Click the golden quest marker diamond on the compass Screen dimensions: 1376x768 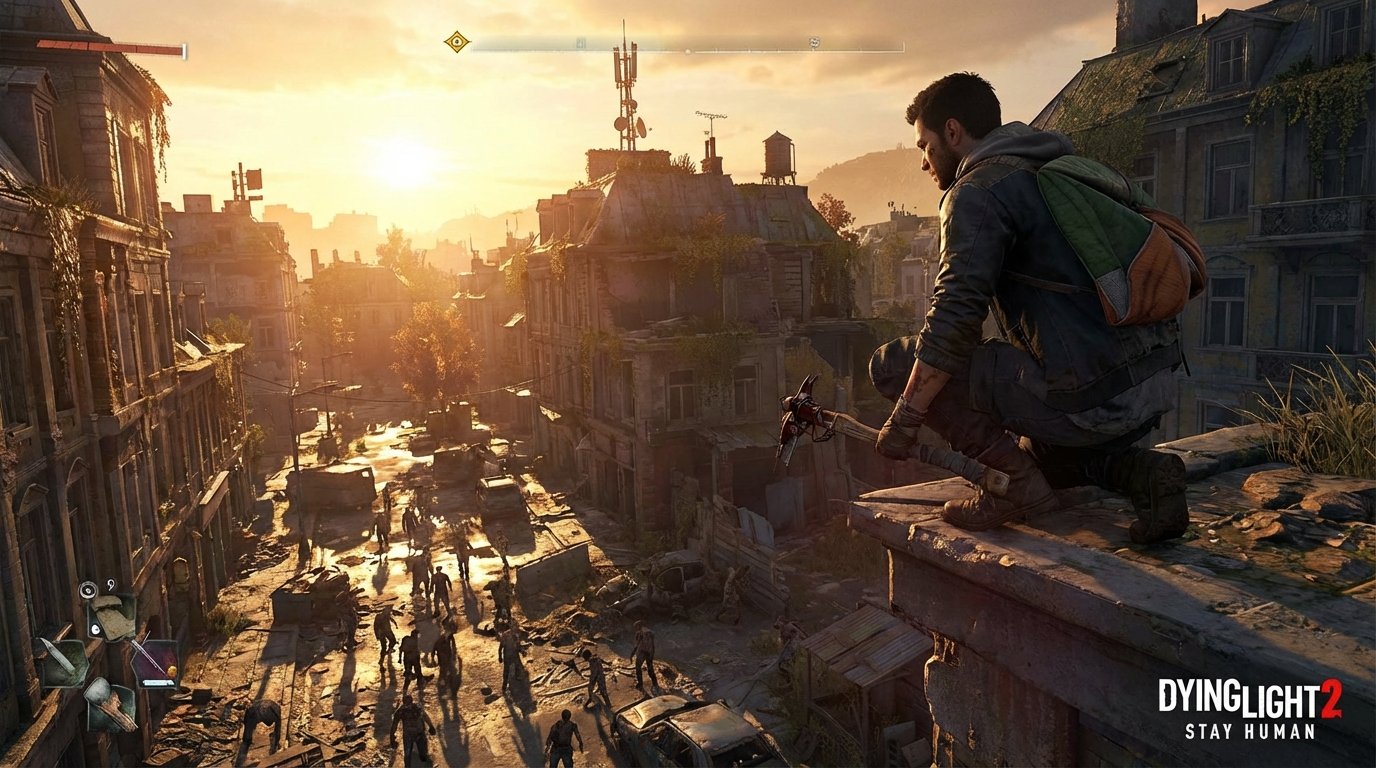tap(456, 40)
